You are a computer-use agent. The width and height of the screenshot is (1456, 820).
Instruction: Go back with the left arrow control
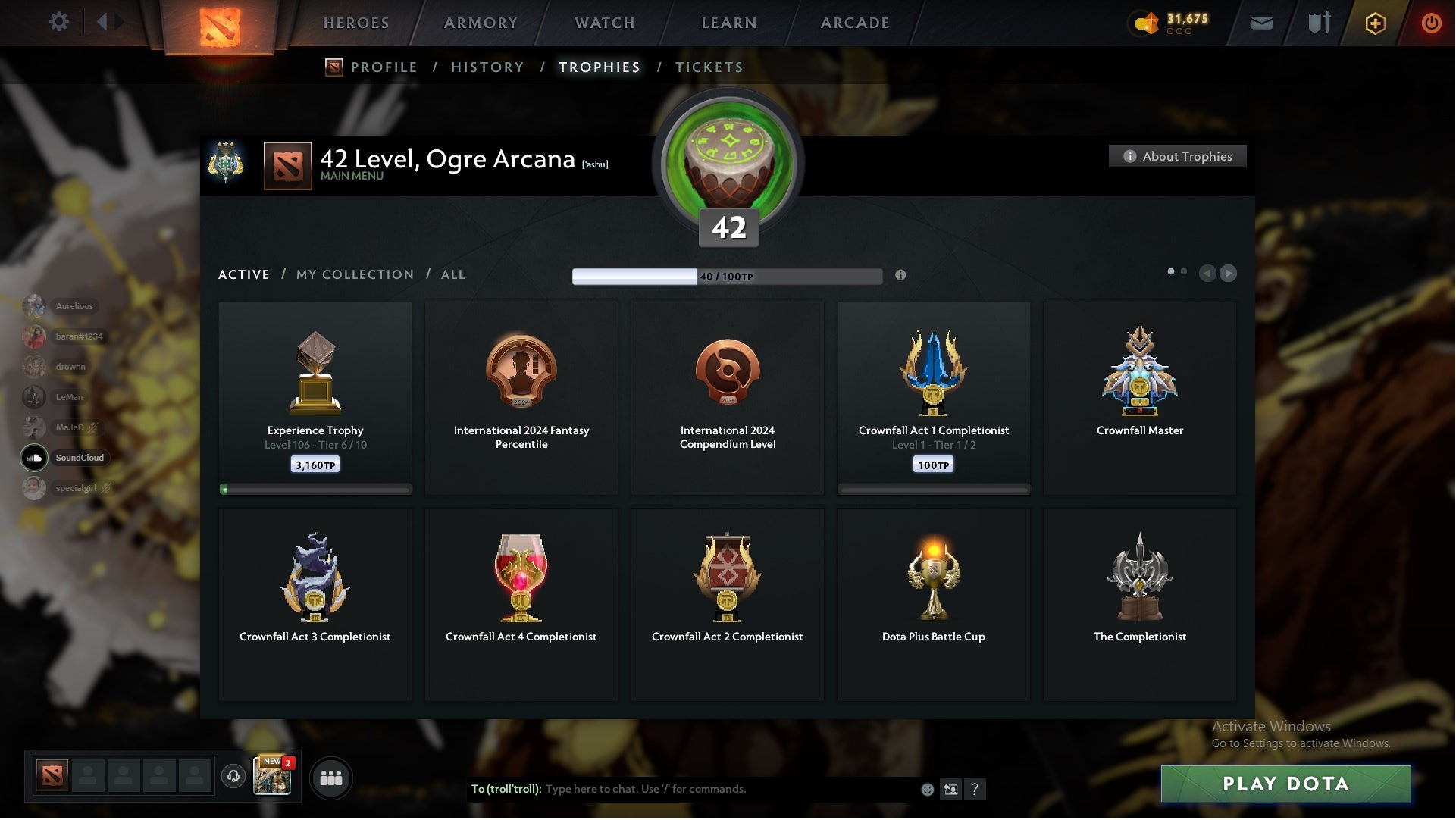pyautogui.click(x=1208, y=274)
